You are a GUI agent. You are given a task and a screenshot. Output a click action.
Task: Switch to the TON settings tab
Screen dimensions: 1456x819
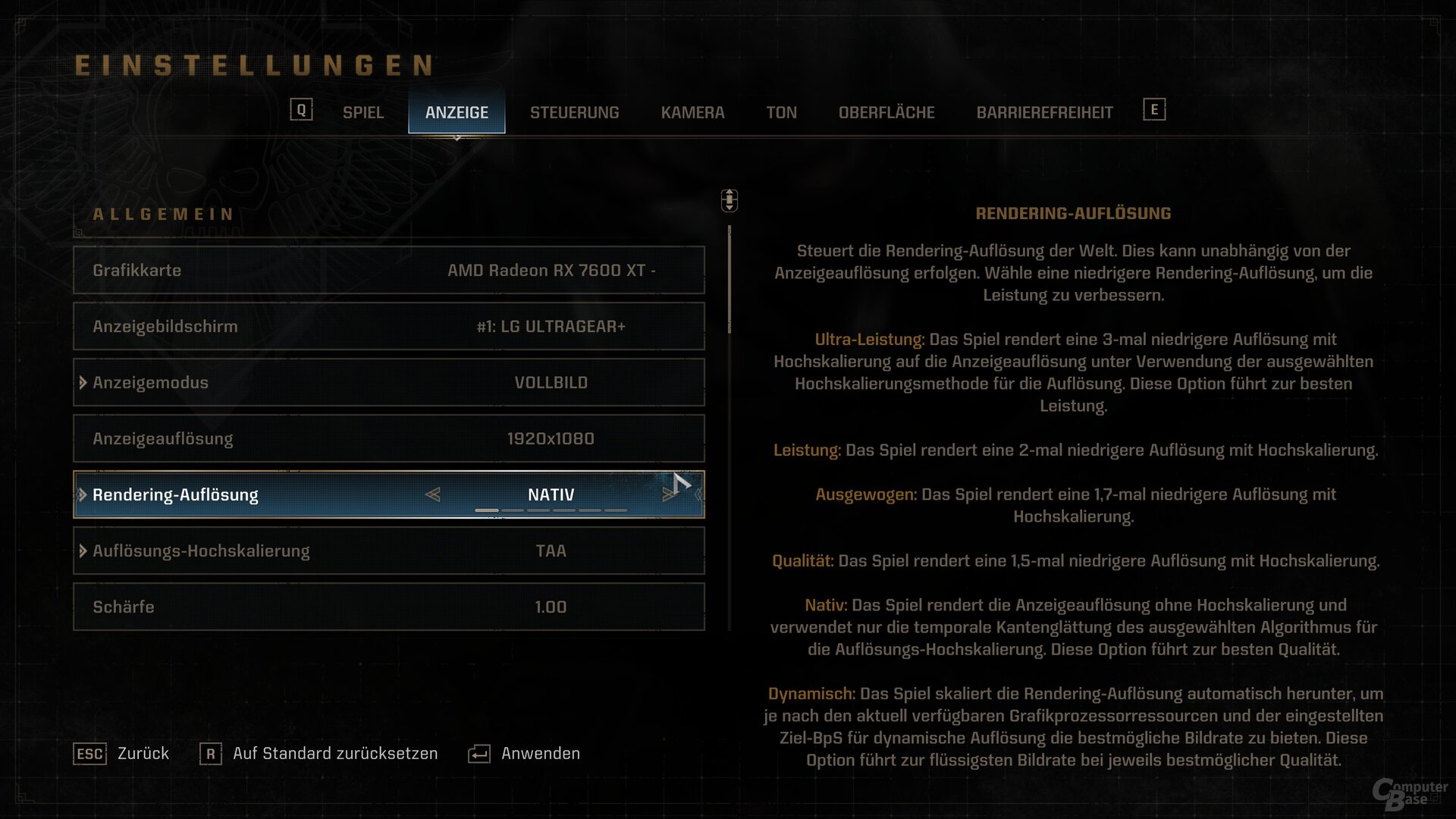tap(781, 112)
